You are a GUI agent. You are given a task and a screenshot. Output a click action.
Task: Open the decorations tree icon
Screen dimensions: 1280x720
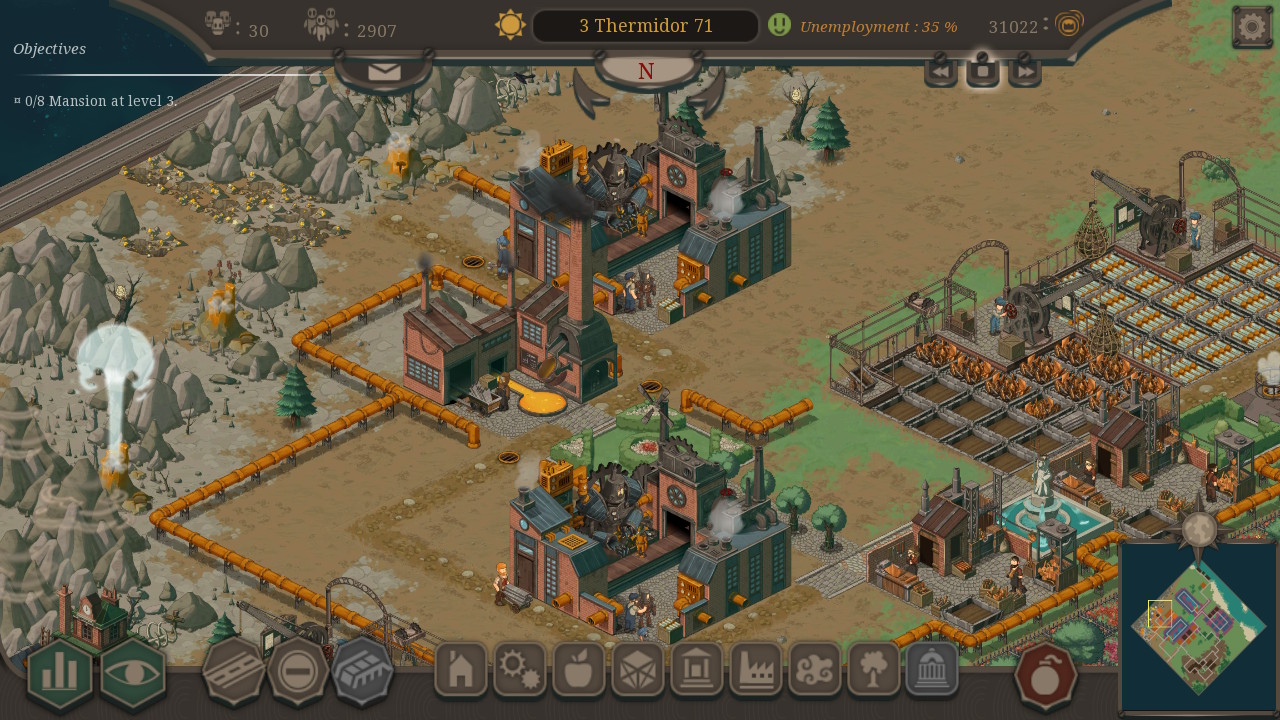click(x=875, y=670)
